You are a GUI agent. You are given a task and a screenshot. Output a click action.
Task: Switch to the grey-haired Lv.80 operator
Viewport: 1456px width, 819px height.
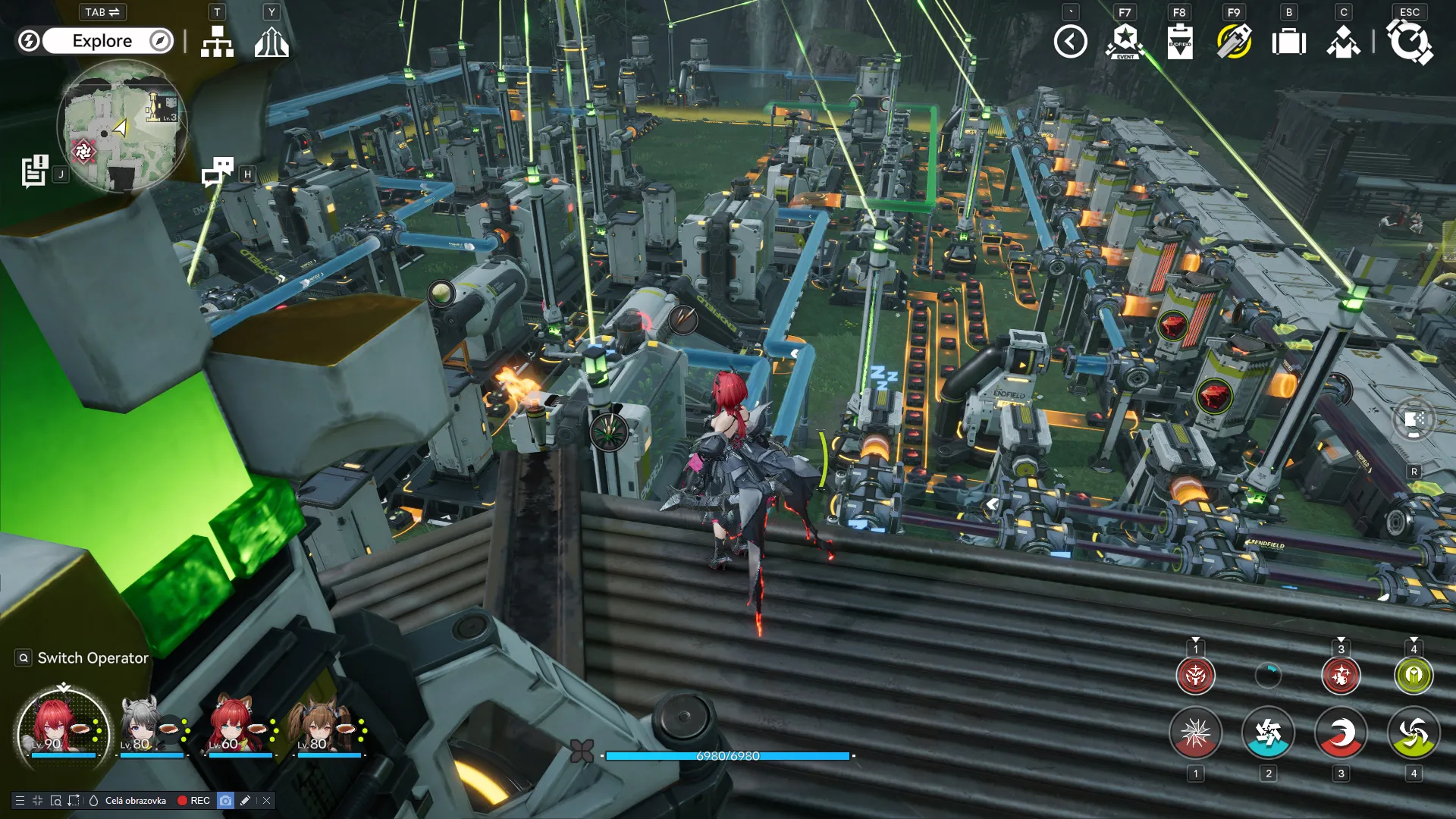[143, 726]
